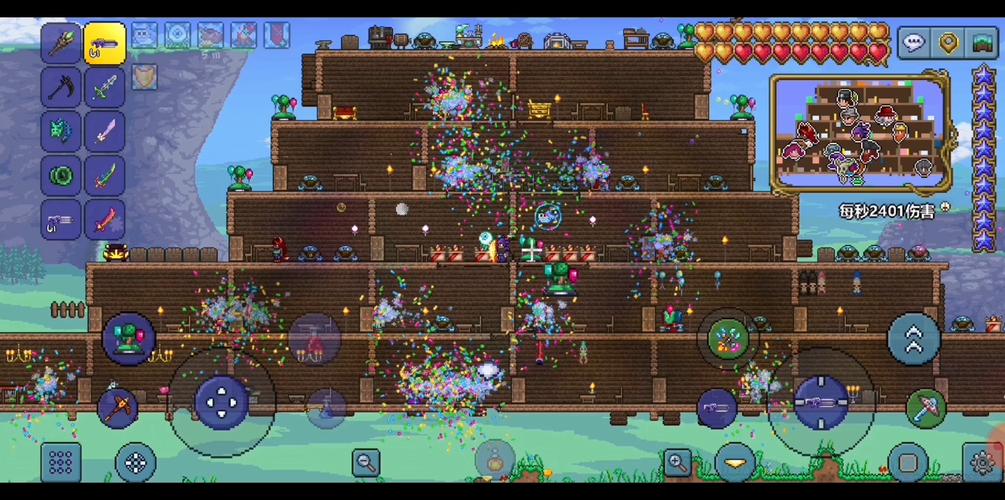
Task: Zoom in with the plus magnifier
Action: tap(678, 462)
